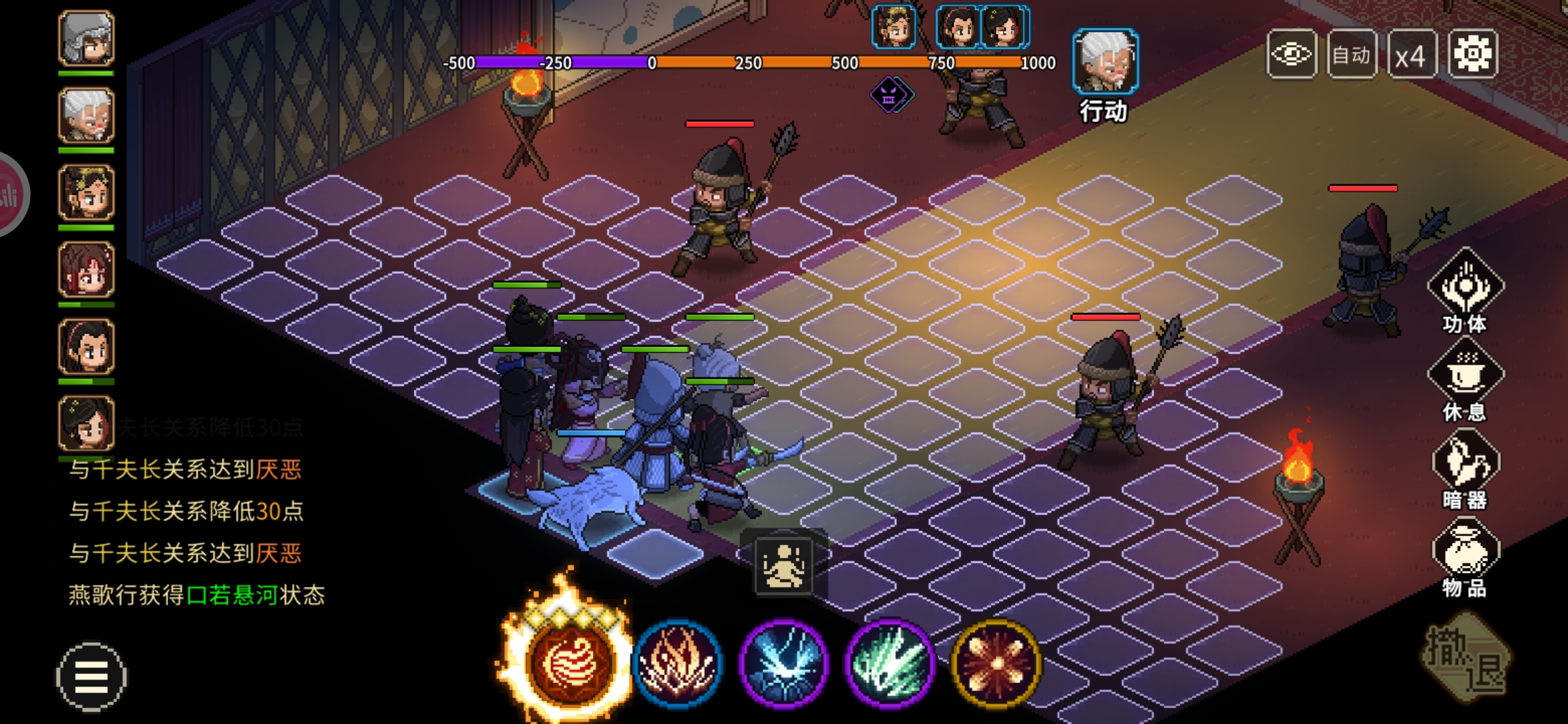The image size is (1568, 724).
Task: Use the blue-ringed flame skill
Action: [677, 663]
